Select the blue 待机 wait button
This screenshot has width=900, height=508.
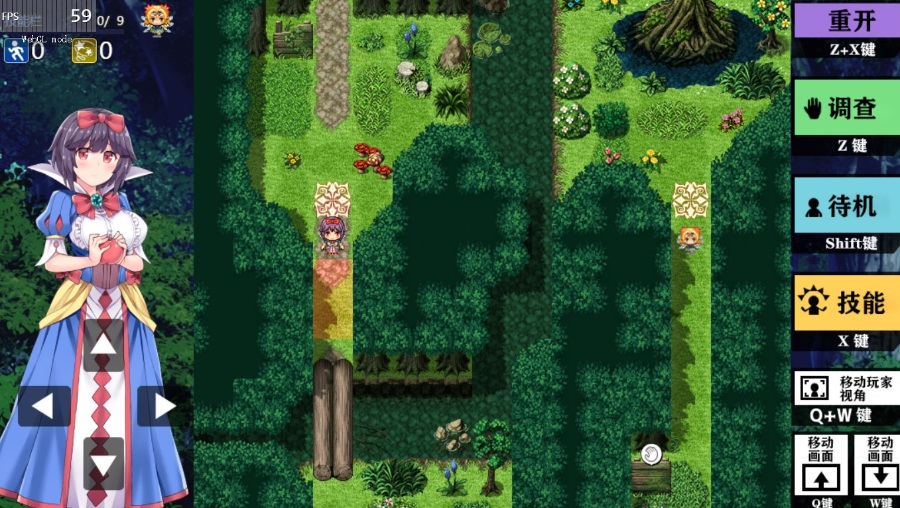pos(845,205)
